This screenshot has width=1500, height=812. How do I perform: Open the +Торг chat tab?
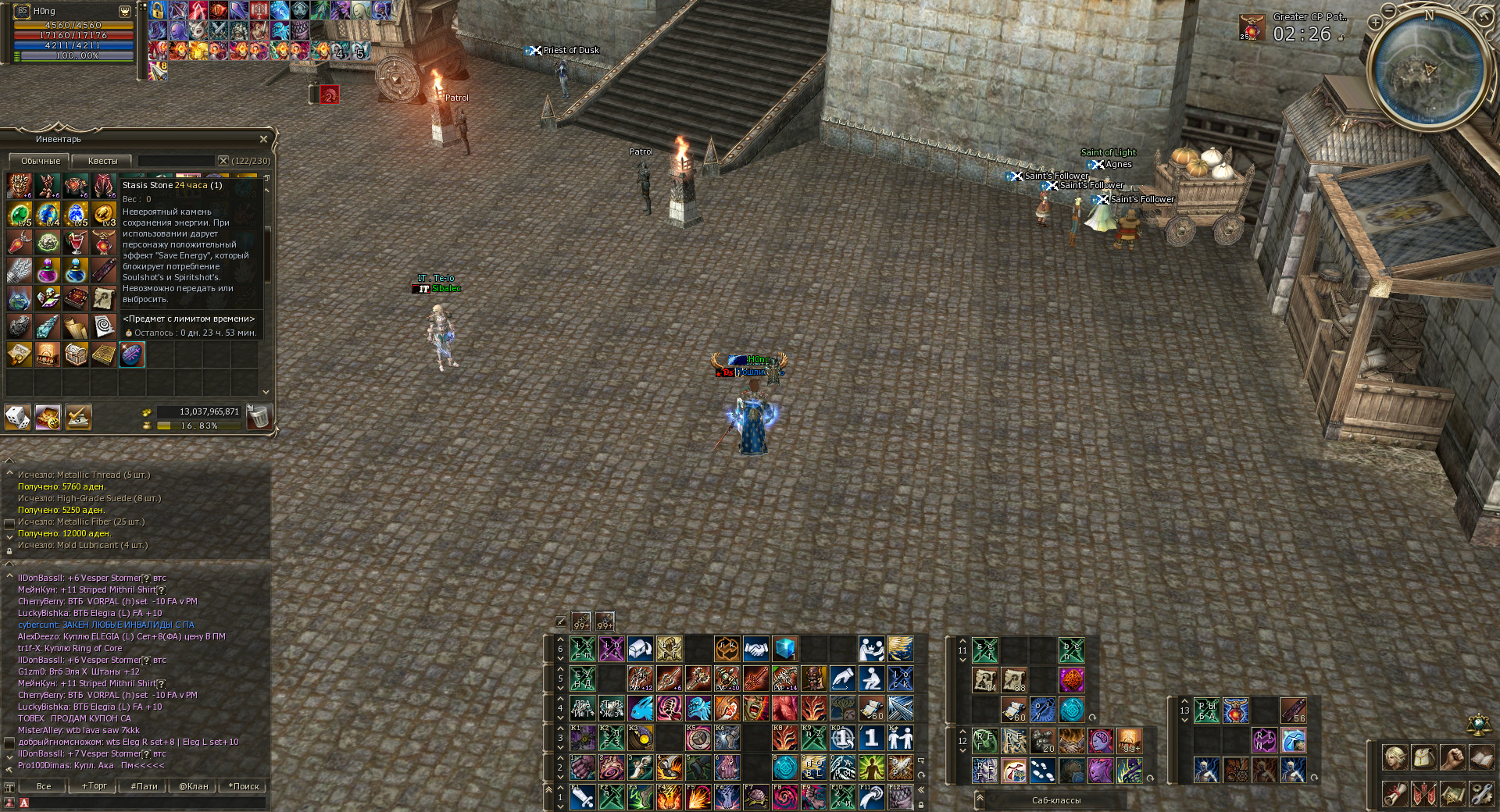pyautogui.click(x=94, y=786)
